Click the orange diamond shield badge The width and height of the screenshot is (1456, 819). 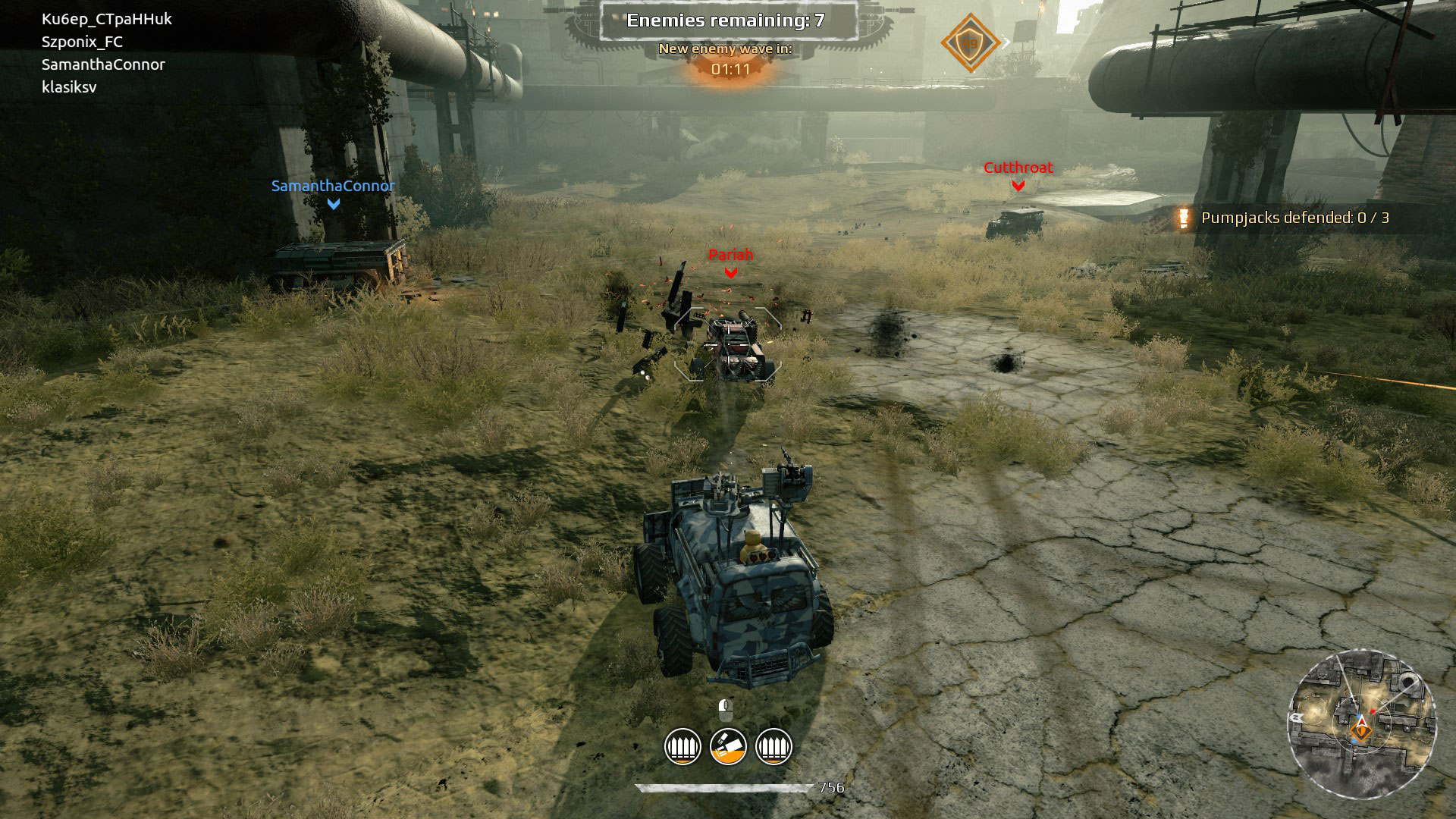[970, 43]
